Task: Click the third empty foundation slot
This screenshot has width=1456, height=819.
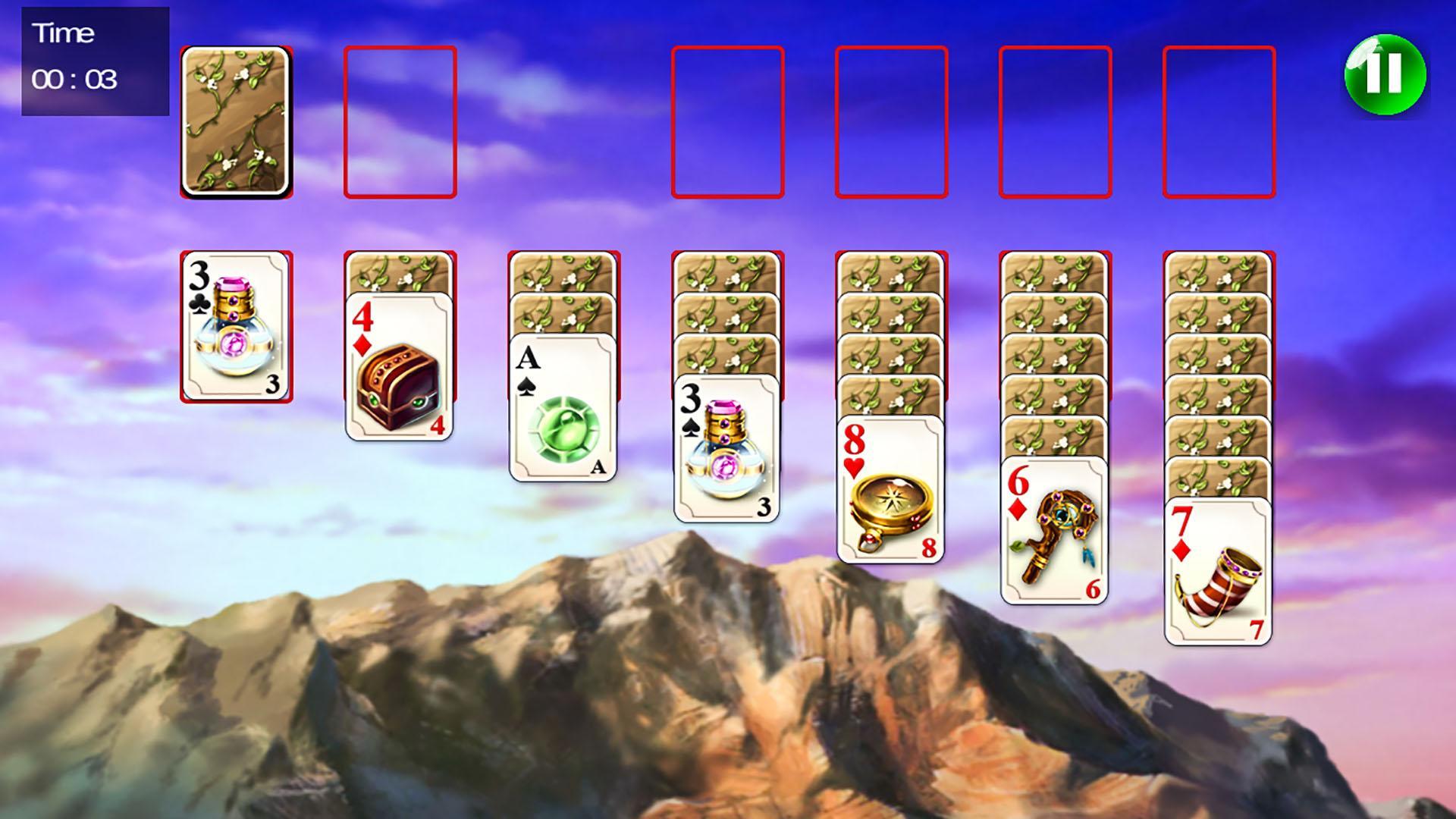Action: tap(1054, 124)
